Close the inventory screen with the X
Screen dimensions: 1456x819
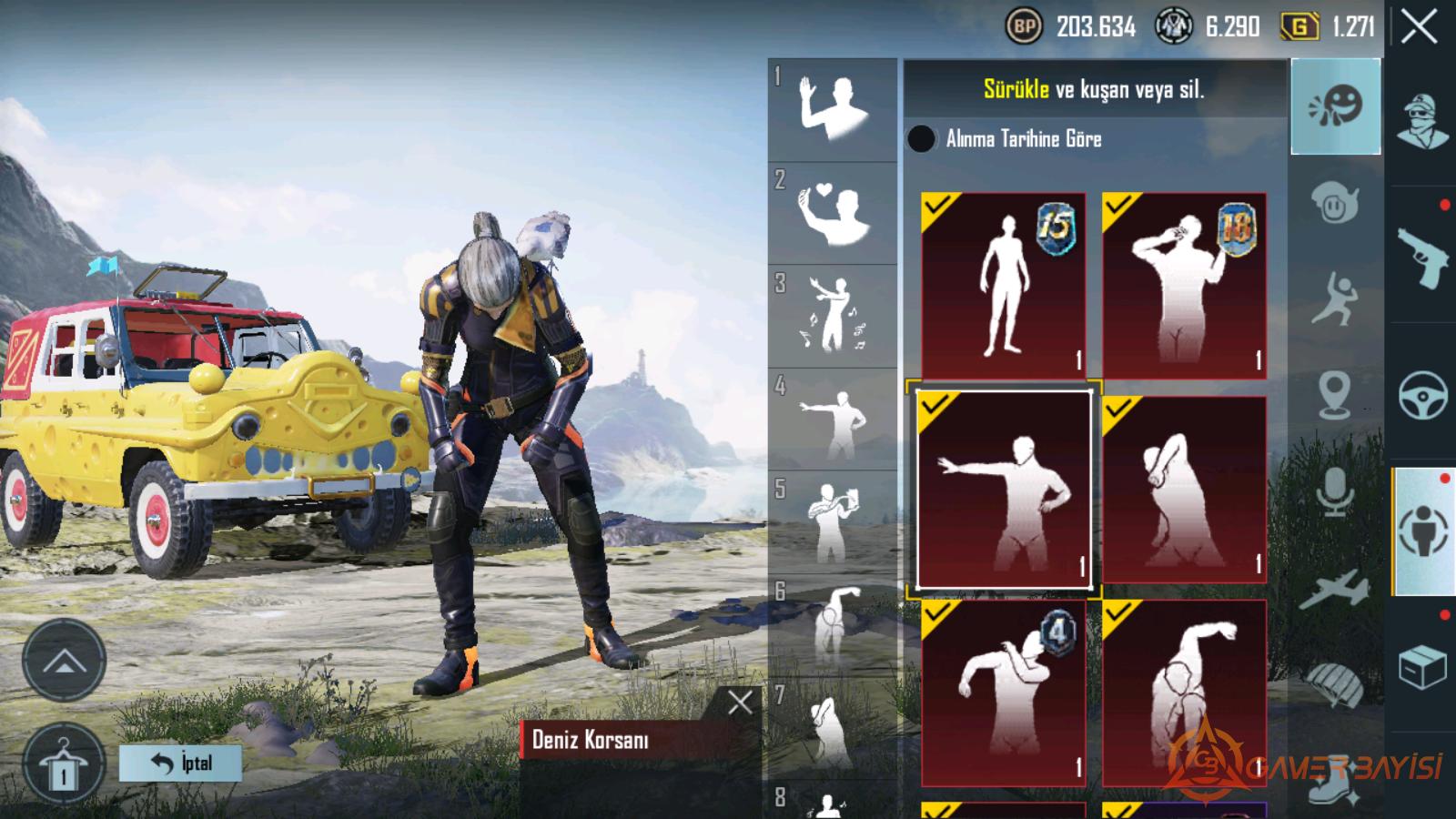click(x=1420, y=27)
